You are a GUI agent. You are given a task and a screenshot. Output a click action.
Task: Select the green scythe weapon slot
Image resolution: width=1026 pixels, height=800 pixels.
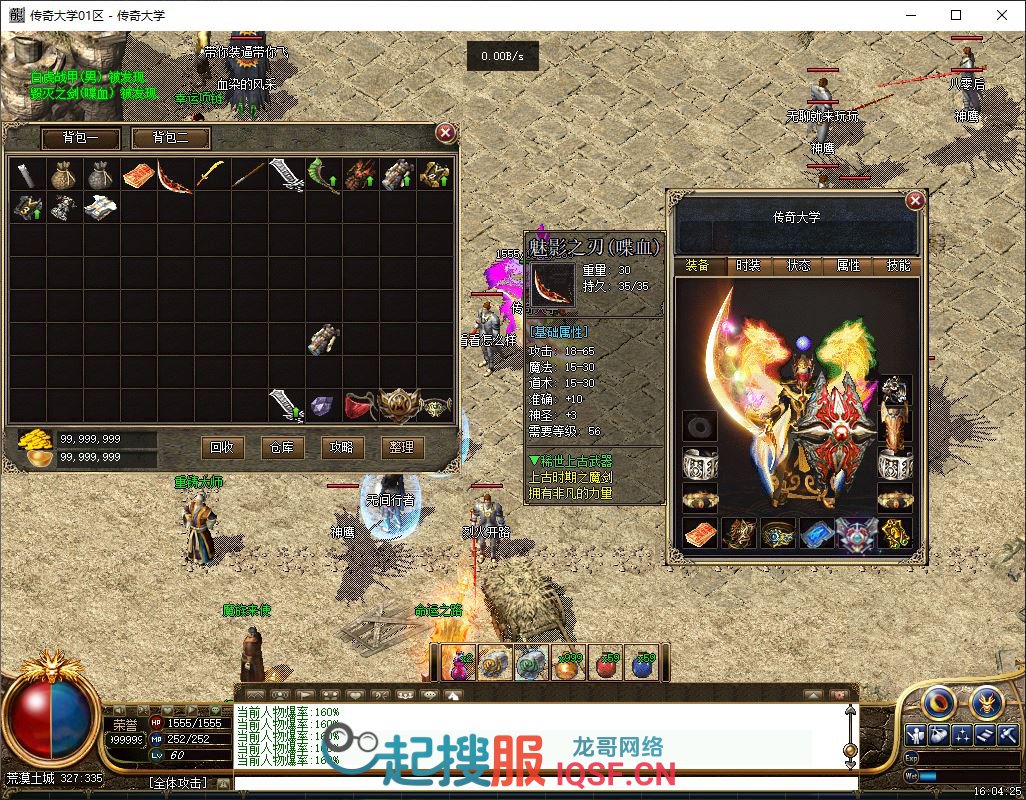[323, 175]
